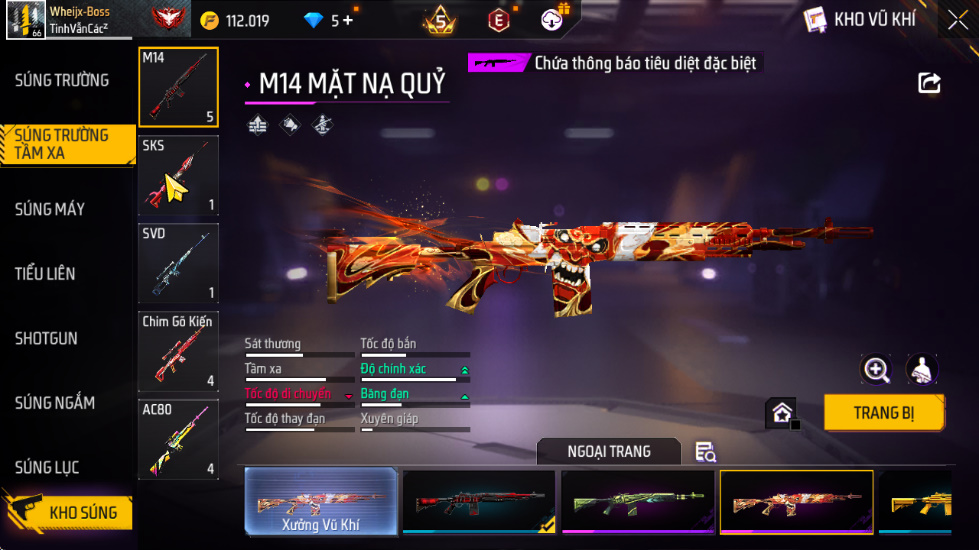The image size is (979, 550).
Task: Select the AC80 weapon slot
Action: (178, 438)
